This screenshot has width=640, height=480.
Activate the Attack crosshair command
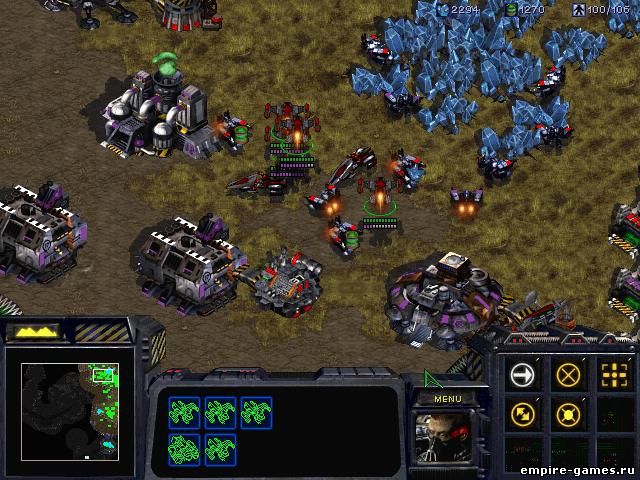614,375
